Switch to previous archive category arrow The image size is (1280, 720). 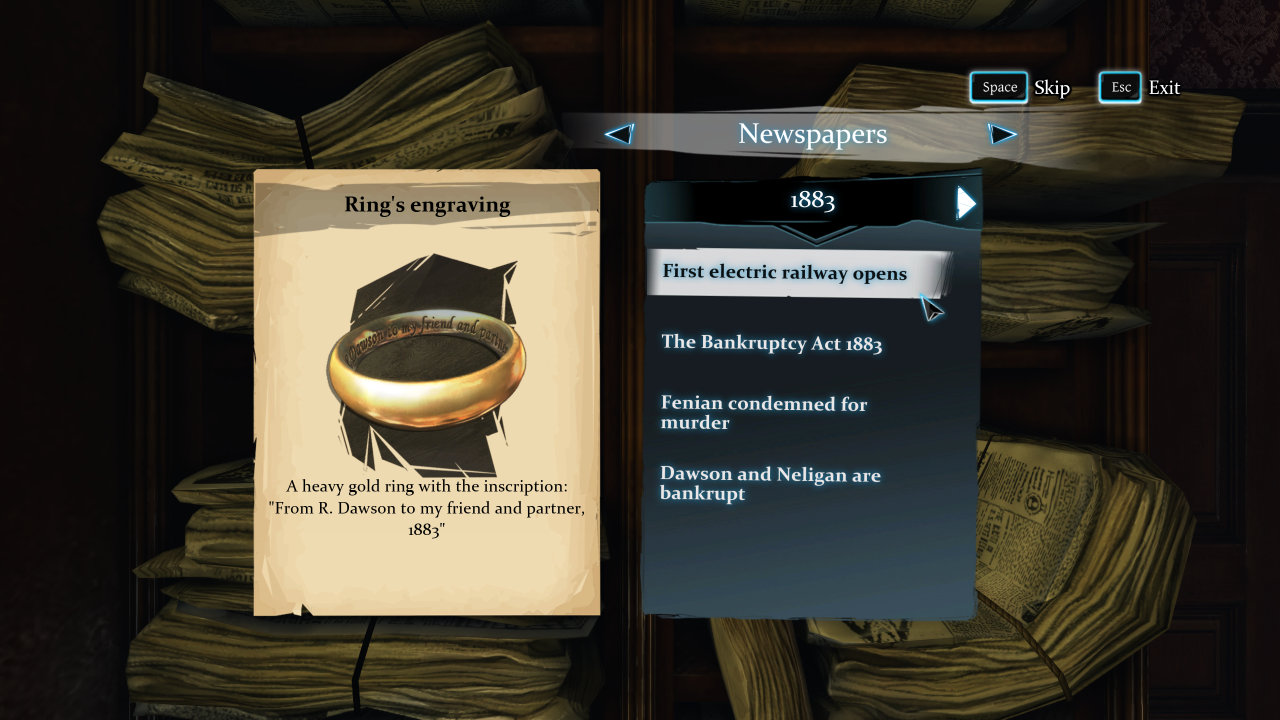(620, 134)
